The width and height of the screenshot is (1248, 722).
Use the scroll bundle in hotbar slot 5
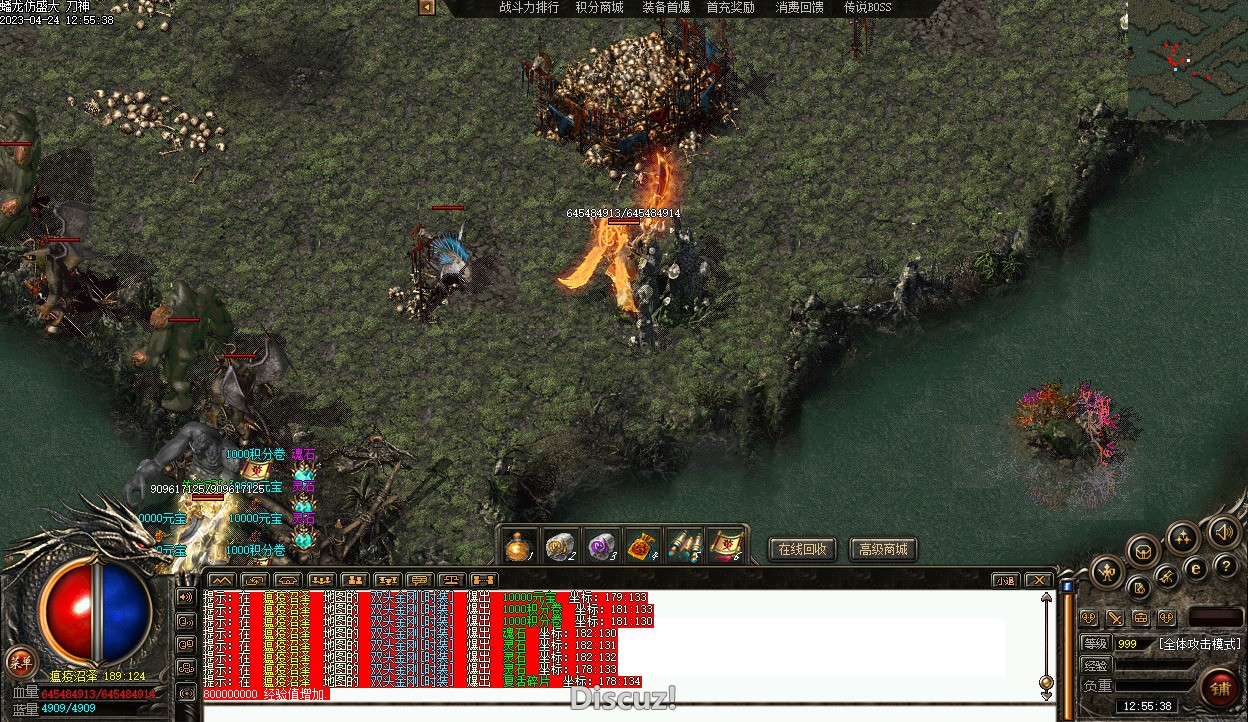coord(684,546)
